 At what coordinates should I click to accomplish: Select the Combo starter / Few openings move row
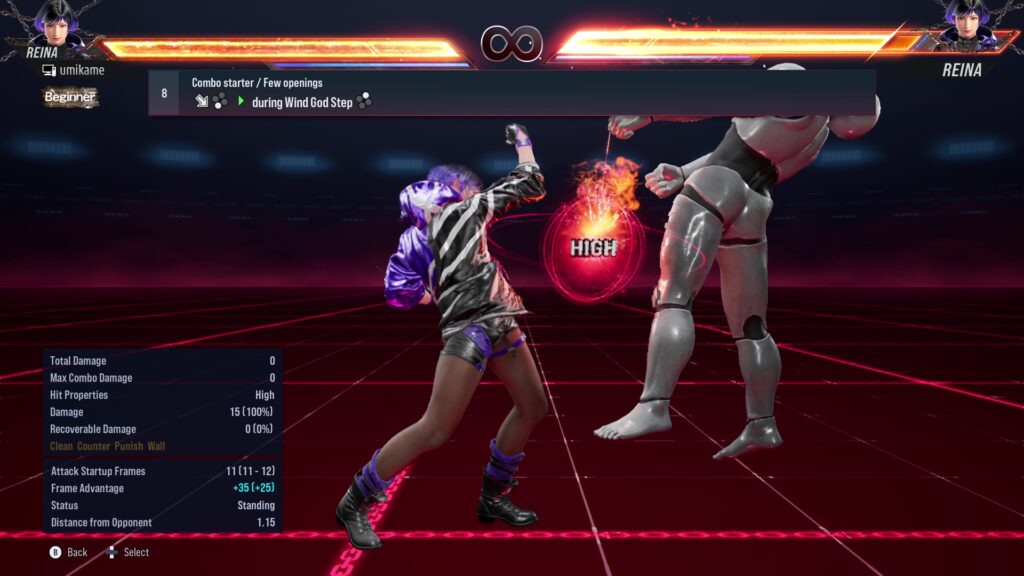(x=511, y=92)
